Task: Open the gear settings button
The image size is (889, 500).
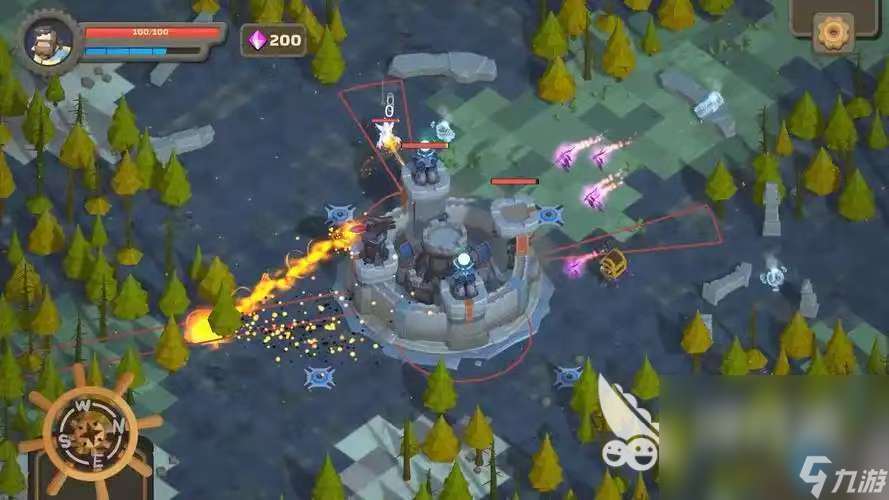Action: [832, 32]
